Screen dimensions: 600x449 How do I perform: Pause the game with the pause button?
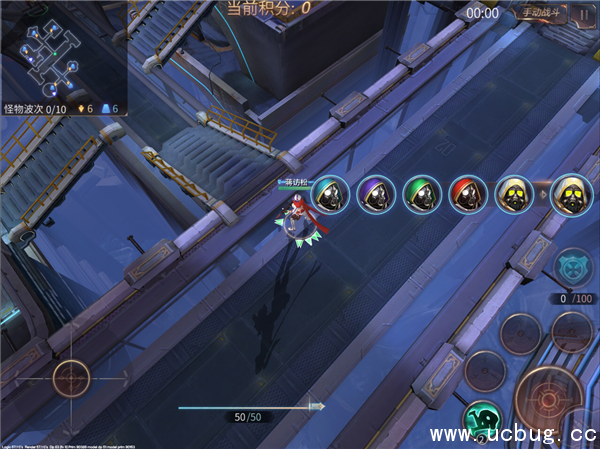point(583,14)
